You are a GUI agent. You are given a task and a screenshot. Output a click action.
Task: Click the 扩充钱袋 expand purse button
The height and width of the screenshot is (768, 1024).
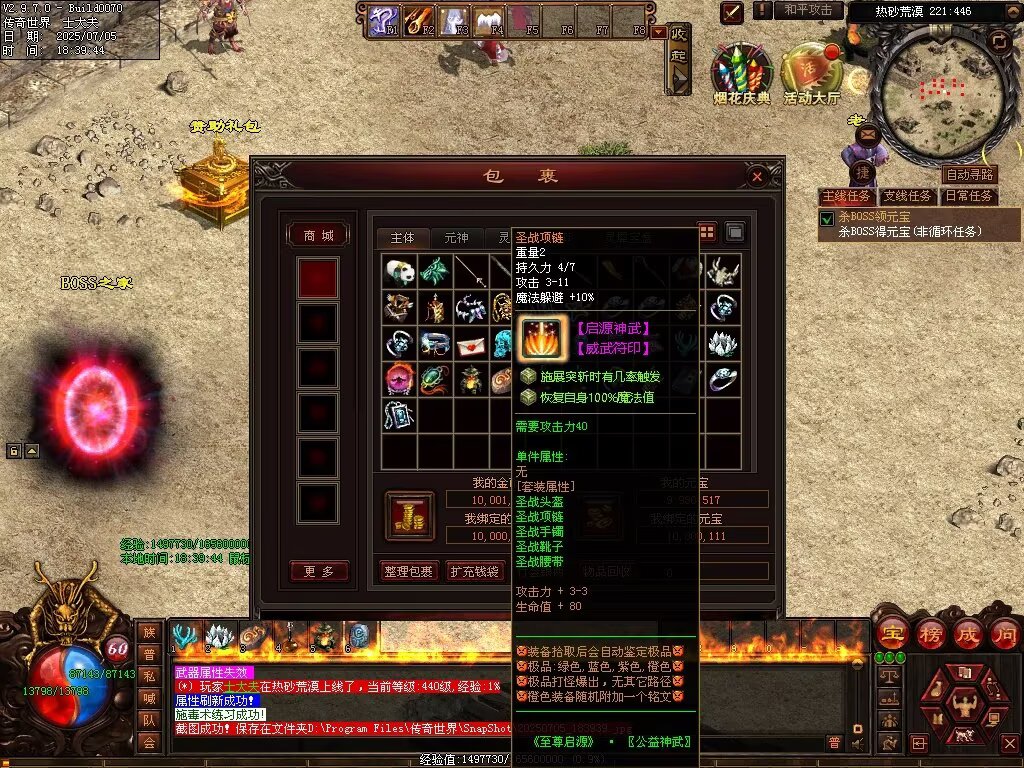pyautogui.click(x=473, y=571)
